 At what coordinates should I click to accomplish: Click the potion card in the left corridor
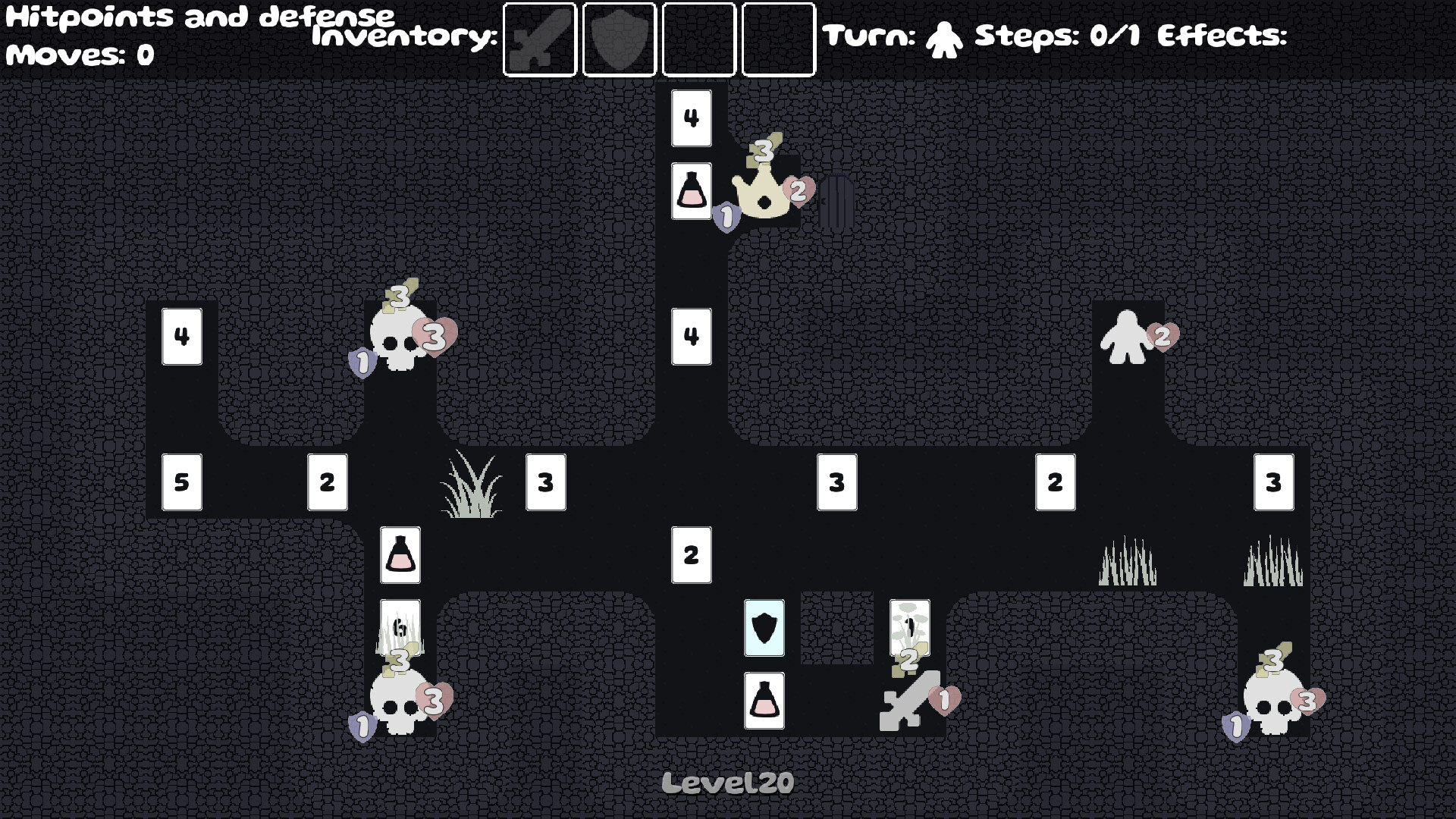400,556
